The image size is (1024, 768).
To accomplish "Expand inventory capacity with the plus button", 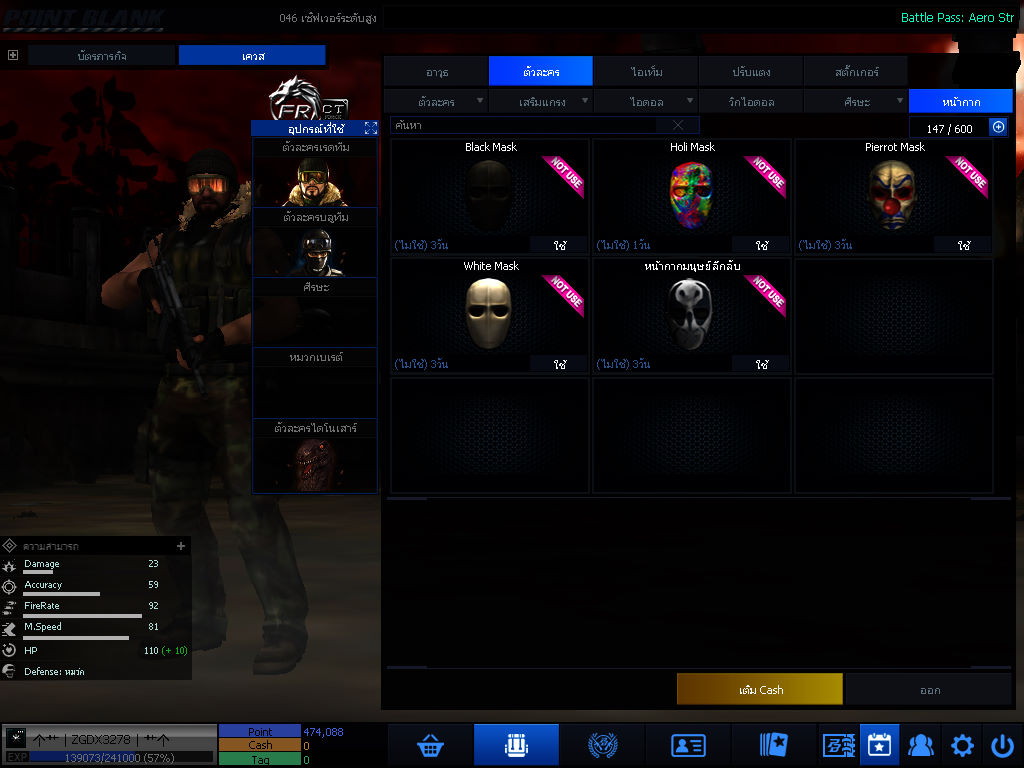I will pyautogui.click(x=998, y=127).
